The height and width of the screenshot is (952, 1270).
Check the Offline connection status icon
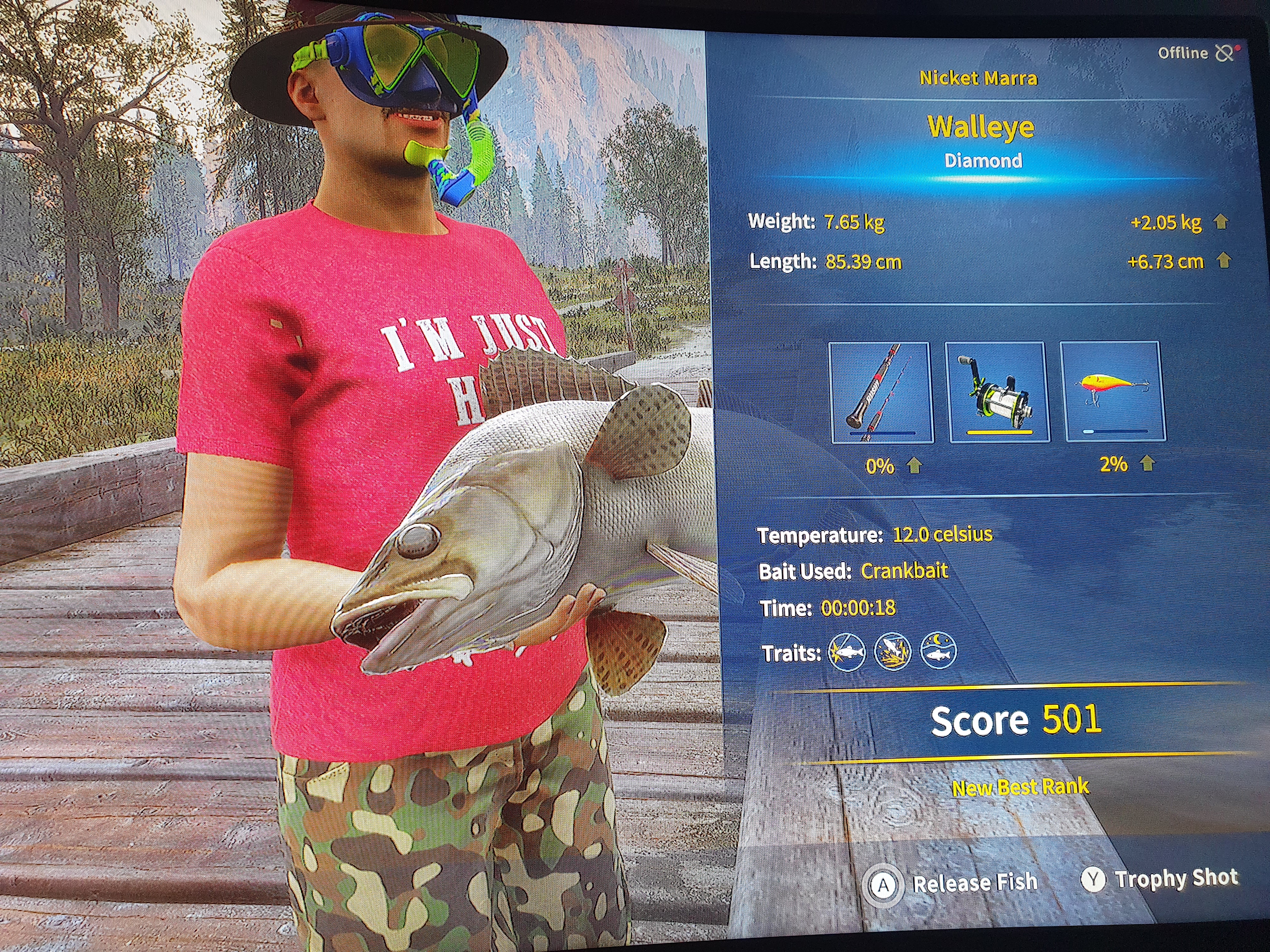pos(1224,54)
